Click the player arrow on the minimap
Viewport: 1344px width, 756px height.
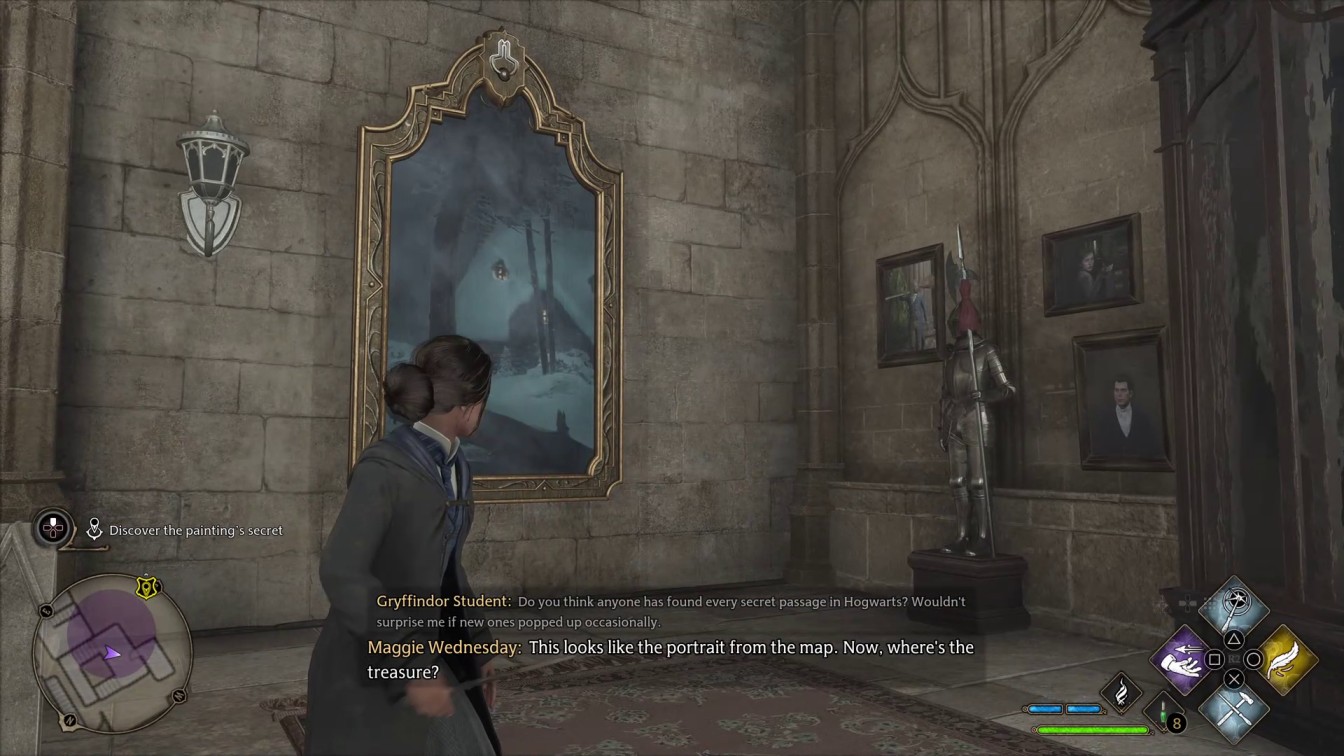coord(113,652)
